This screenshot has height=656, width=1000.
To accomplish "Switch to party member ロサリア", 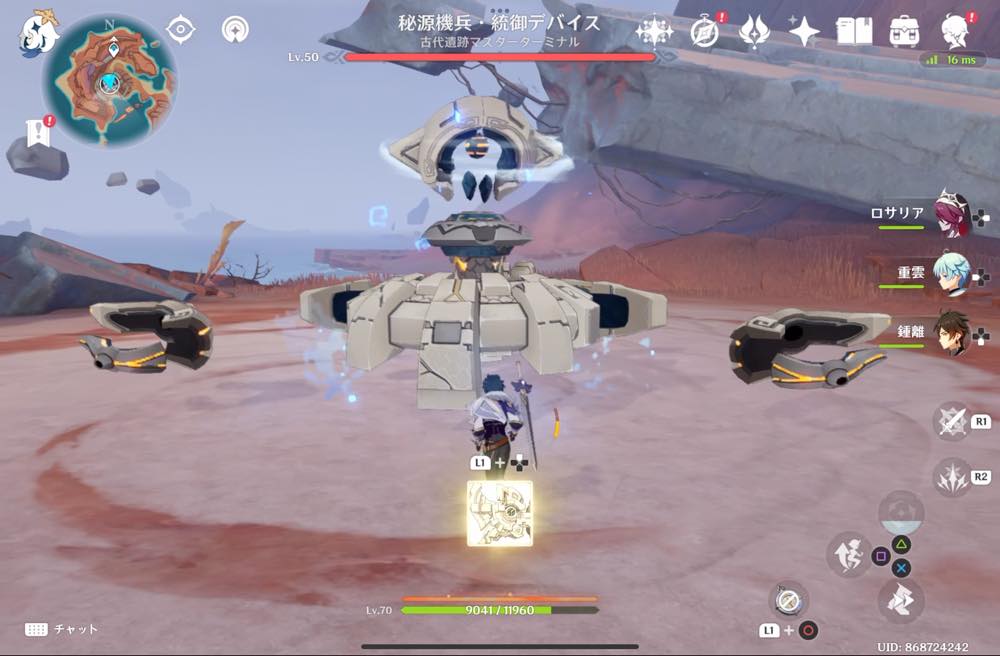I will 951,215.
